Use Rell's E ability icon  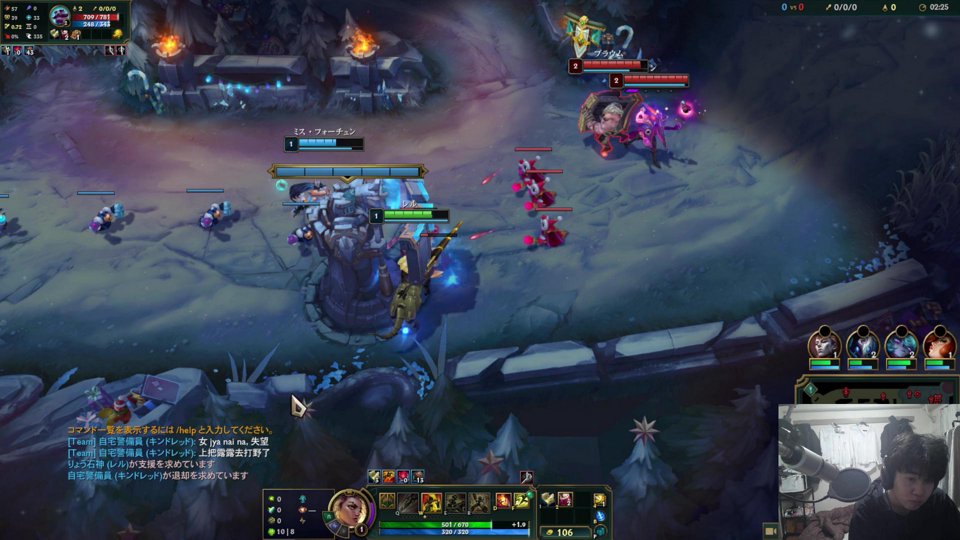(x=456, y=502)
